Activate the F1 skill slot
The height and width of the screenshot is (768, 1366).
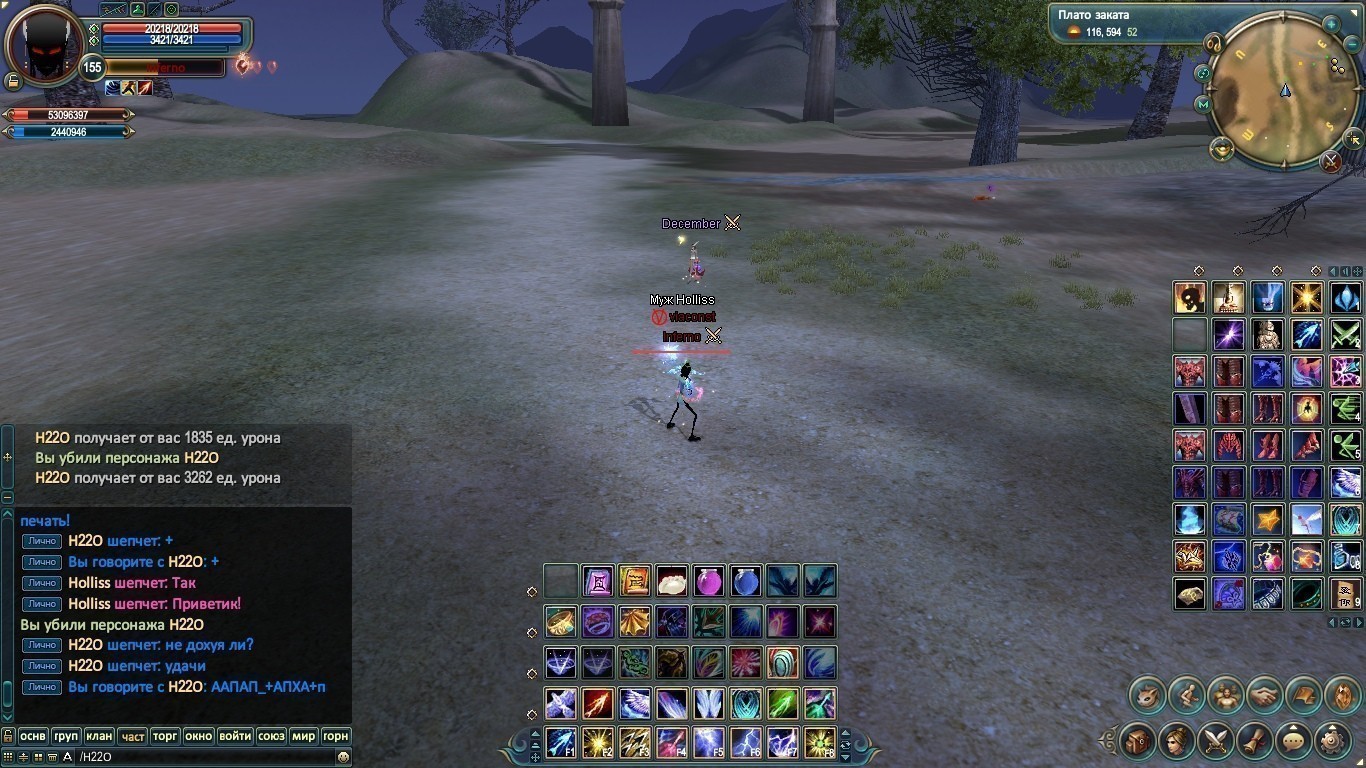pyautogui.click(x=561, y=742)
